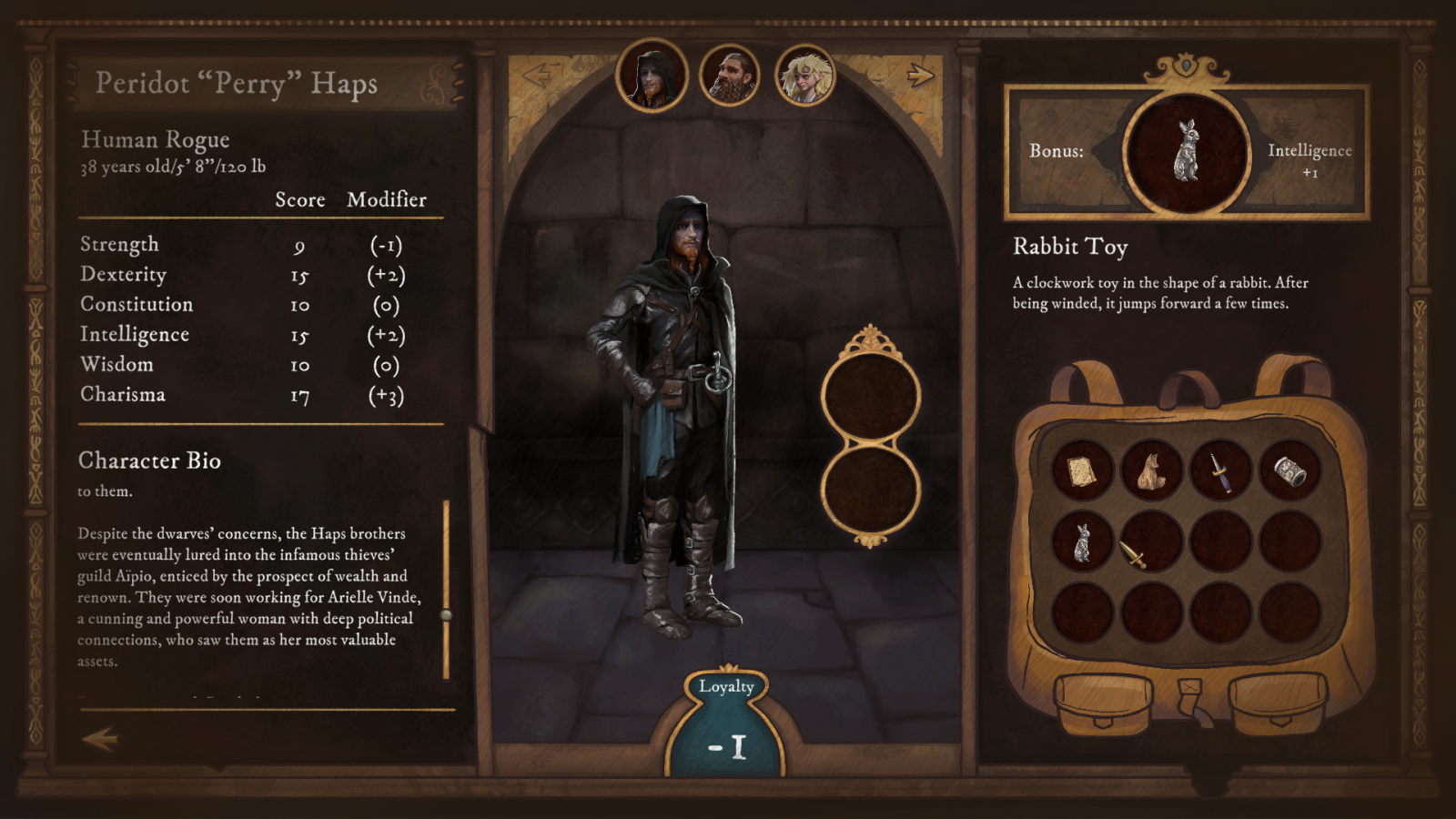Image resolution: width=1456 pixels, height=819 pixels.
Task: Choose the engraved silver cylinder item
Action: 1289,470
